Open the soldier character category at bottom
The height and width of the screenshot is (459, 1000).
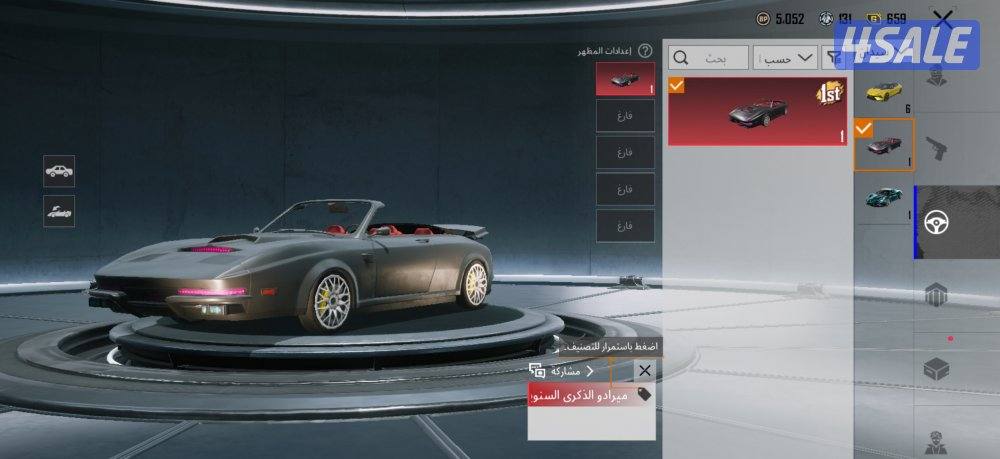[937, 440]
